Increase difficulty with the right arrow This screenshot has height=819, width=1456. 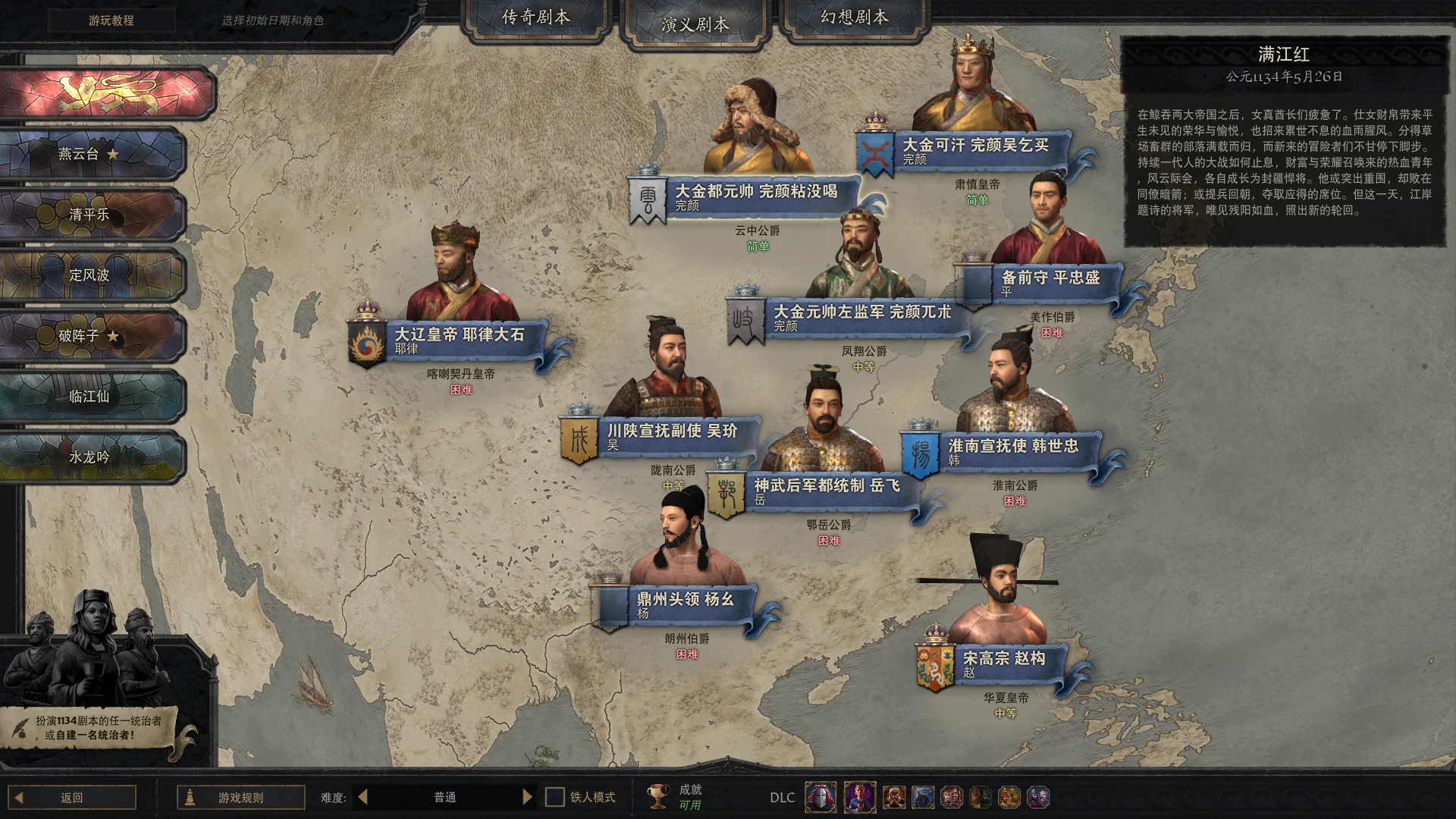(x=527, y=797)
